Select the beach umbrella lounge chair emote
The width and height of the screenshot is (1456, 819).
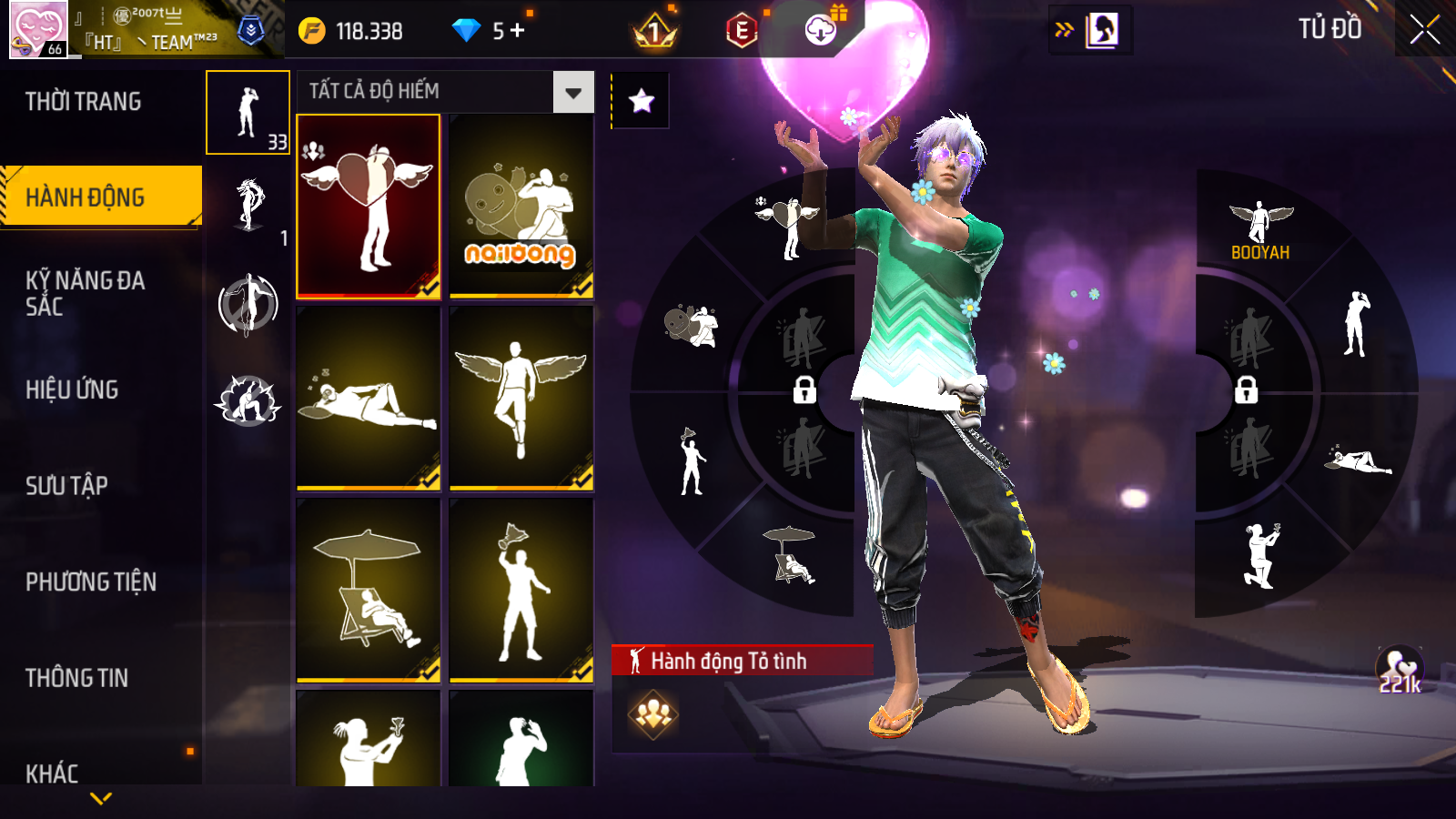[x=369, y=590]
